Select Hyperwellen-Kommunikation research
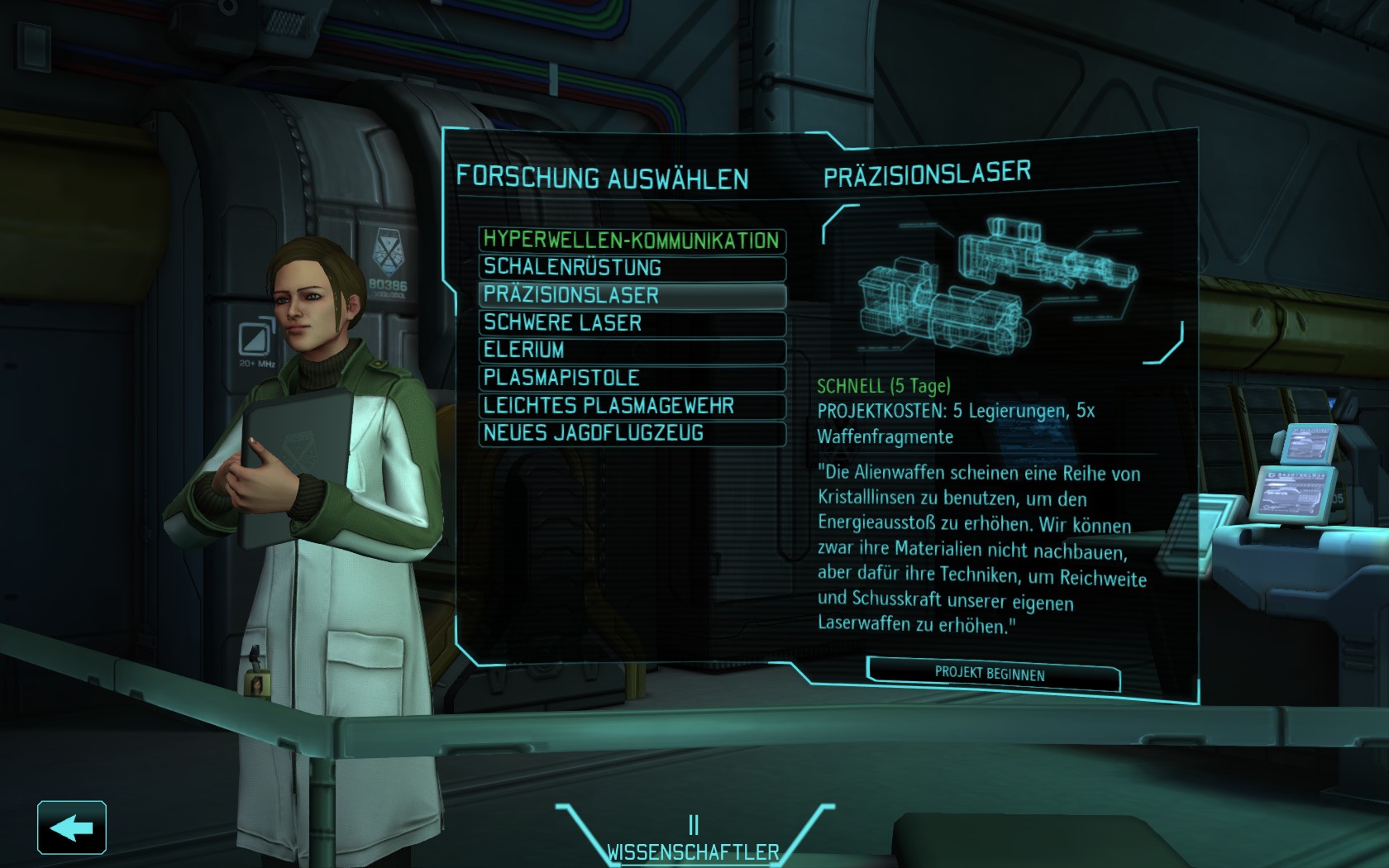The image size is (1389, 868). 632,241
